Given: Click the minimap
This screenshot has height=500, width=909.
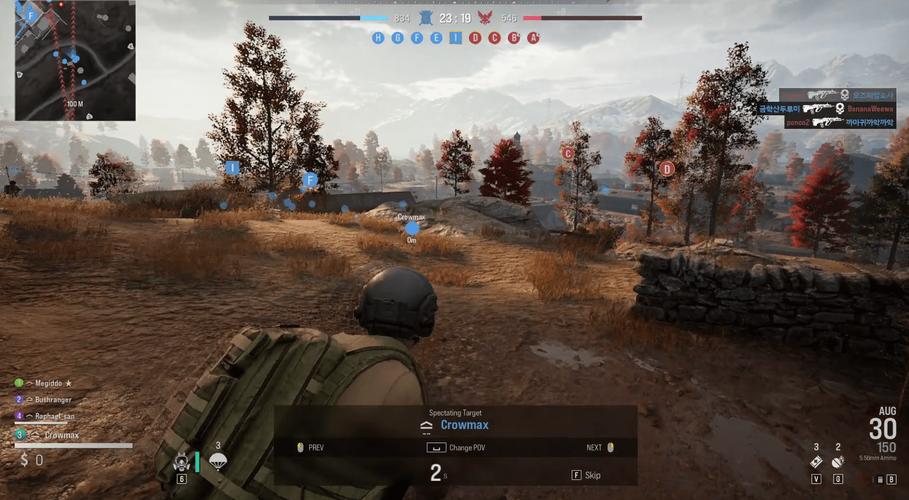Looking at the screenshot, I should click(74, 60).
